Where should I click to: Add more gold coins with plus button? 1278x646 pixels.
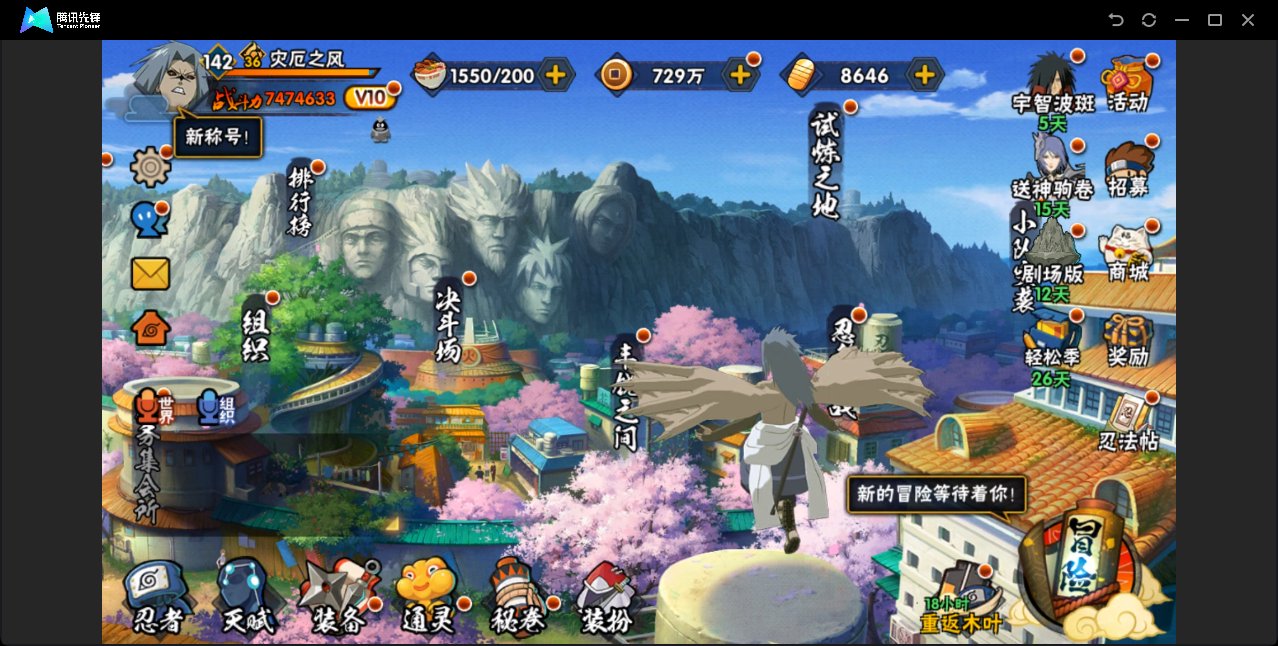click(740, 75)
